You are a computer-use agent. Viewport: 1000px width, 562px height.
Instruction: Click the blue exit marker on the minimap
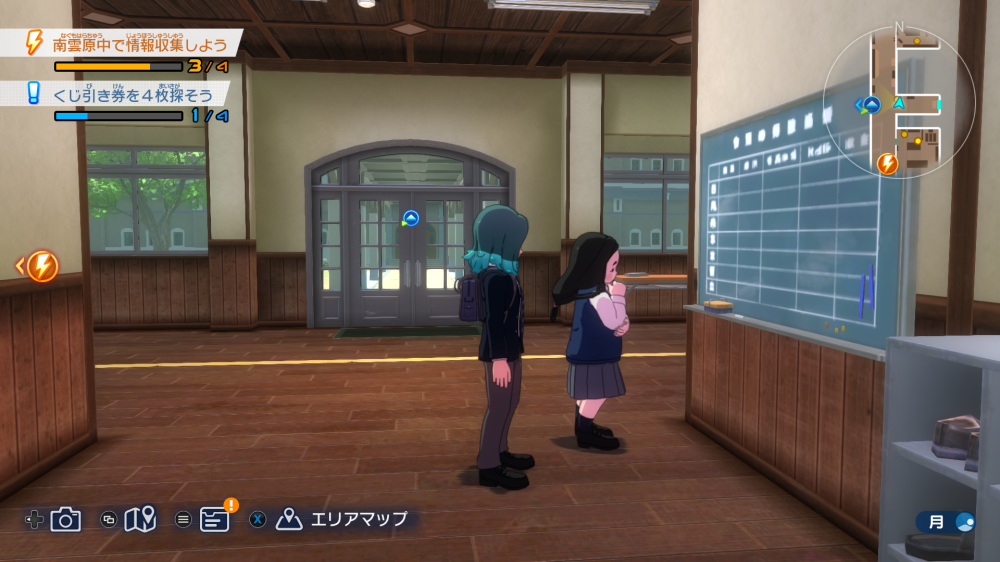click(872, 105)
